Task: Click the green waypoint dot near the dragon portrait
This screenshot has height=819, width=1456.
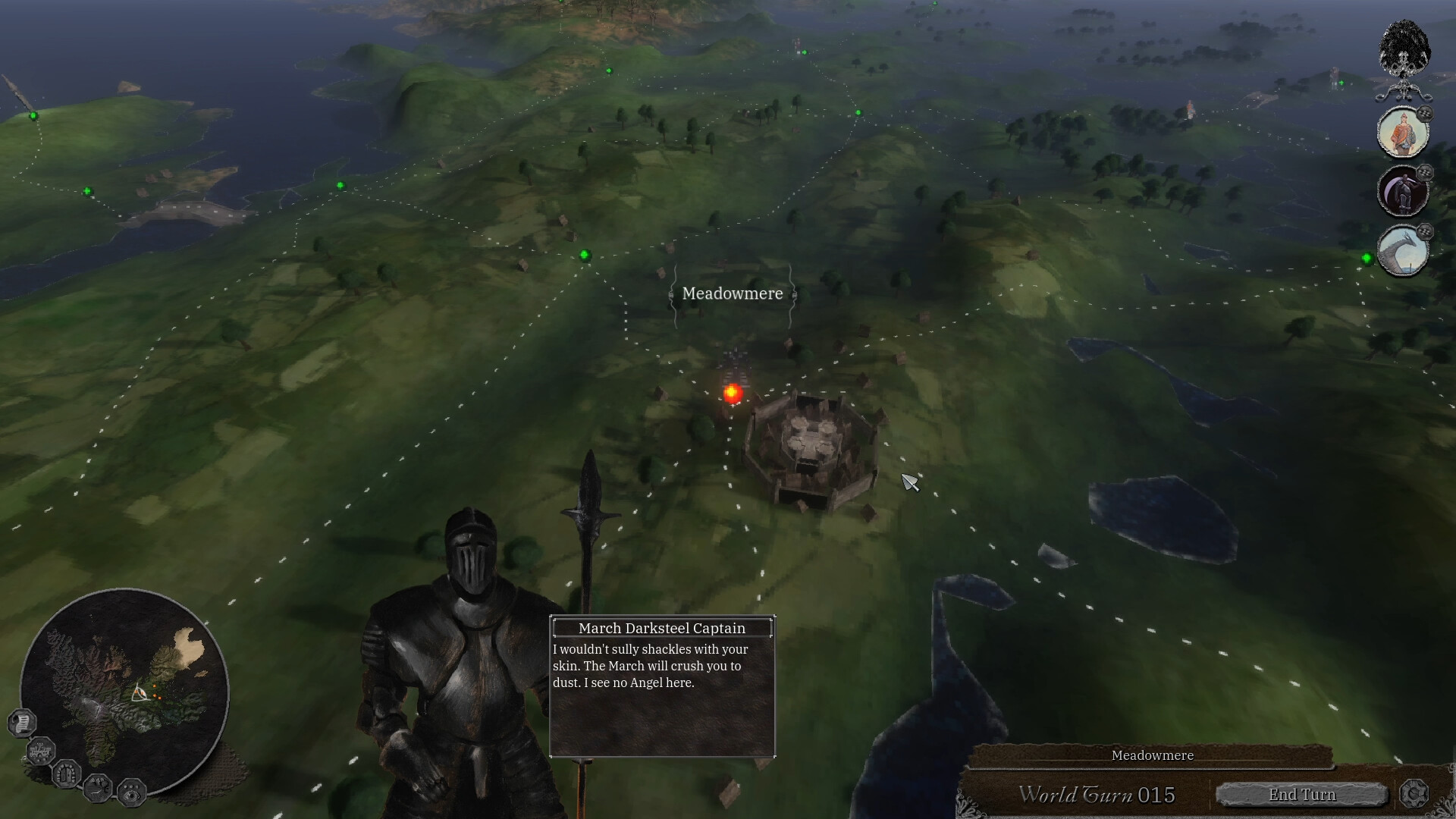Action: [x=1367, y=258]
